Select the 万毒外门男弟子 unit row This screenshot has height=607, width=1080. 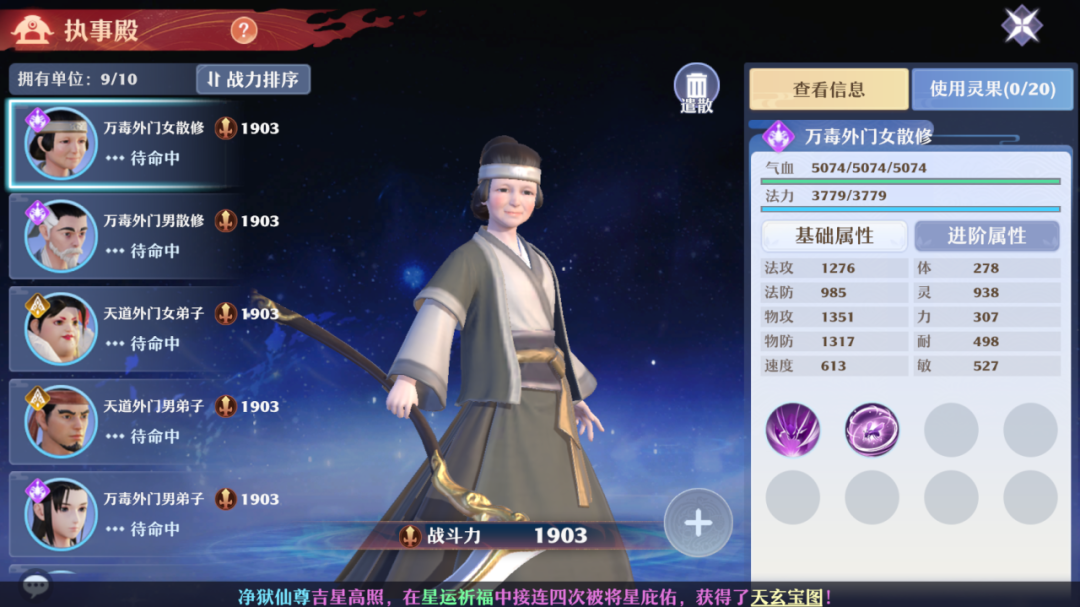pos(125,514)
